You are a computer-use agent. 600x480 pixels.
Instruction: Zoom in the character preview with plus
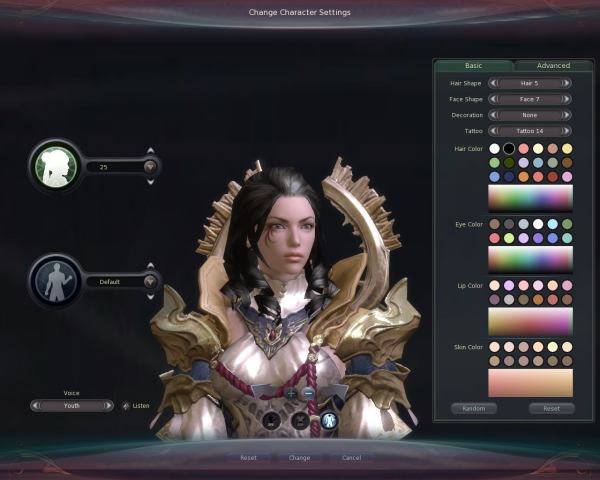[x=292, y=394]
